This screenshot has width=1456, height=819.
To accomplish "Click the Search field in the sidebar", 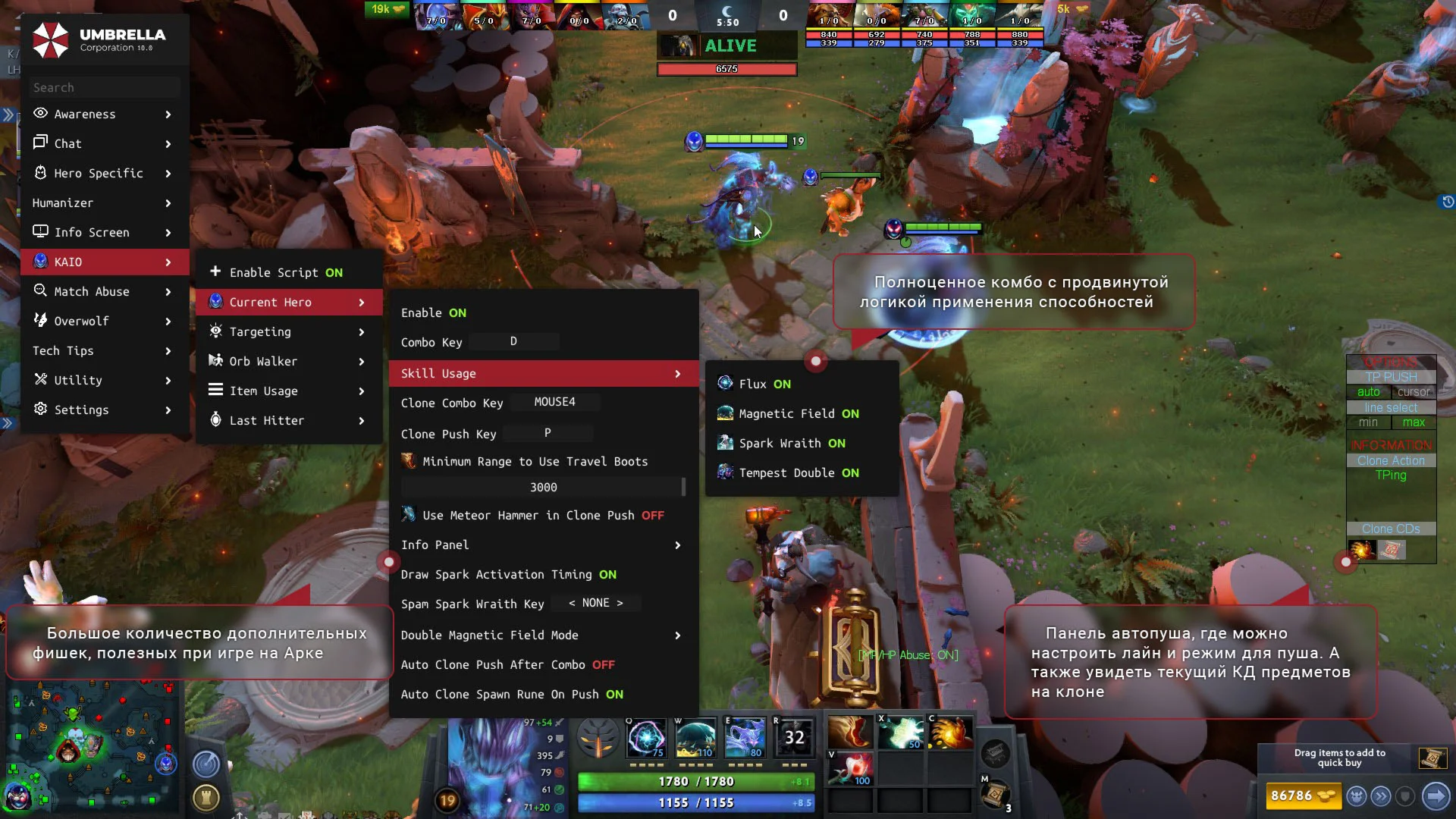I will [104, 87].
